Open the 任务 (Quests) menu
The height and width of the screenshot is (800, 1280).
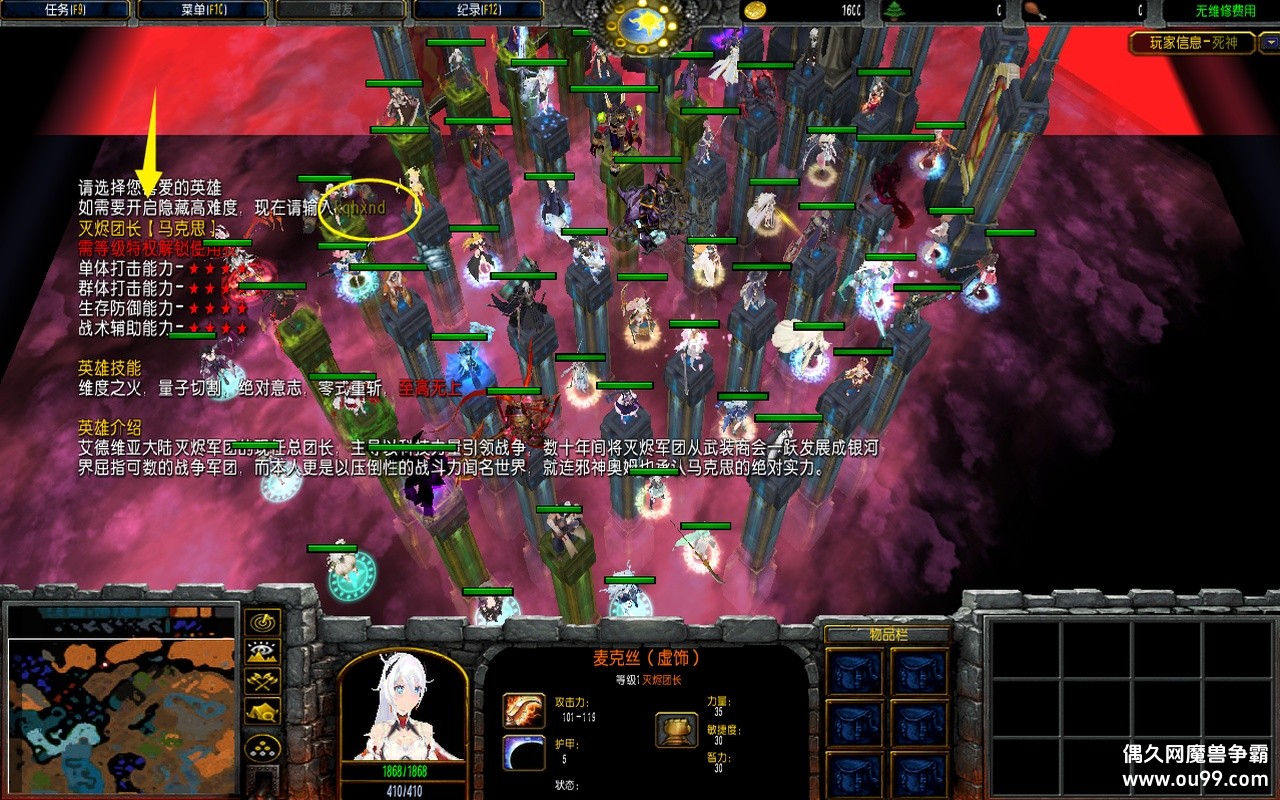tap(66, 11)
